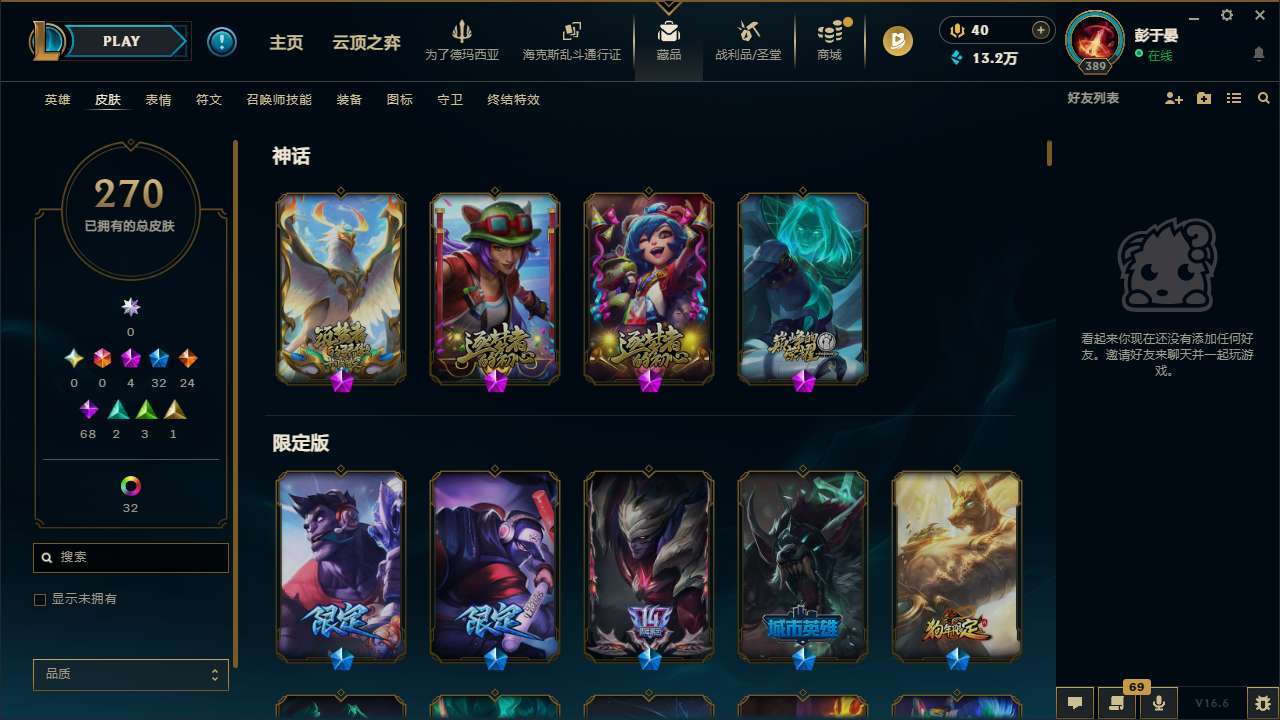
Task: Select the chroma color wheel filter
Action: 130,487
